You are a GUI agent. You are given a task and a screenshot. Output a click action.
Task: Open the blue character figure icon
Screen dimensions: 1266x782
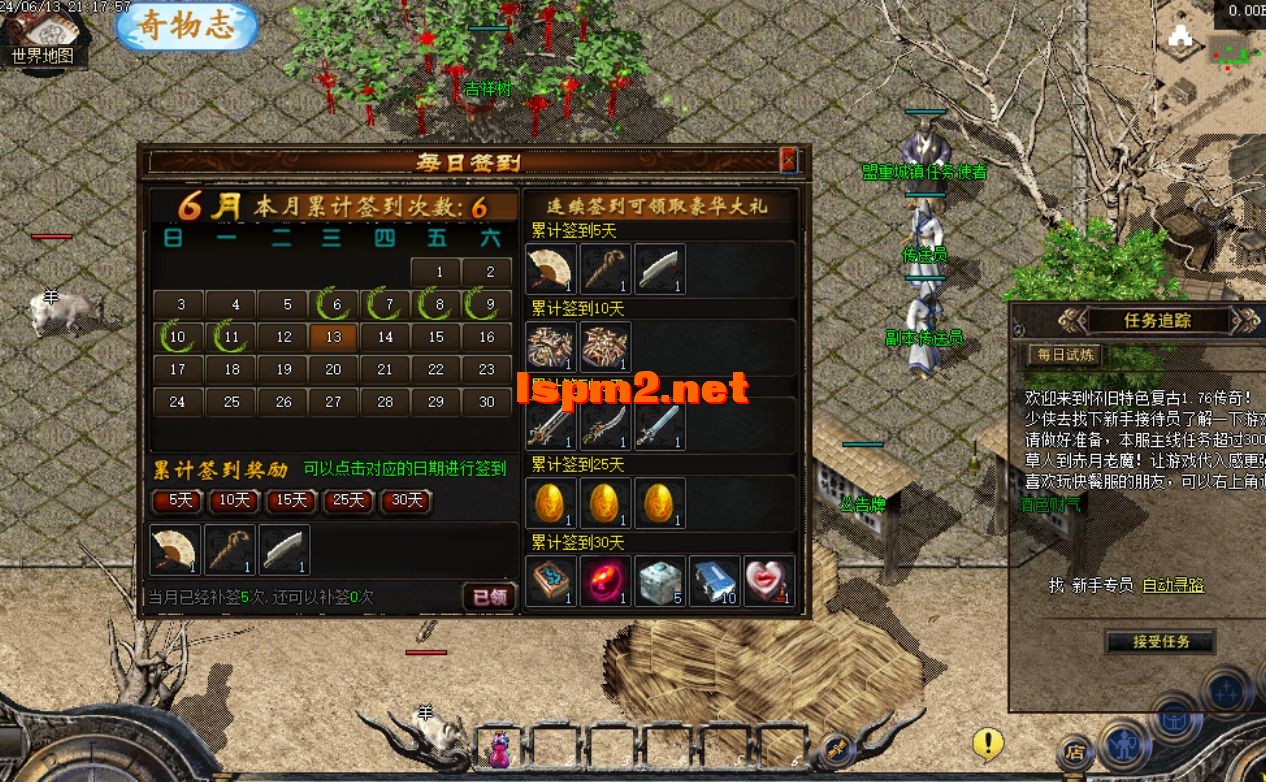pyautogui.click(x=1124, y=745)
